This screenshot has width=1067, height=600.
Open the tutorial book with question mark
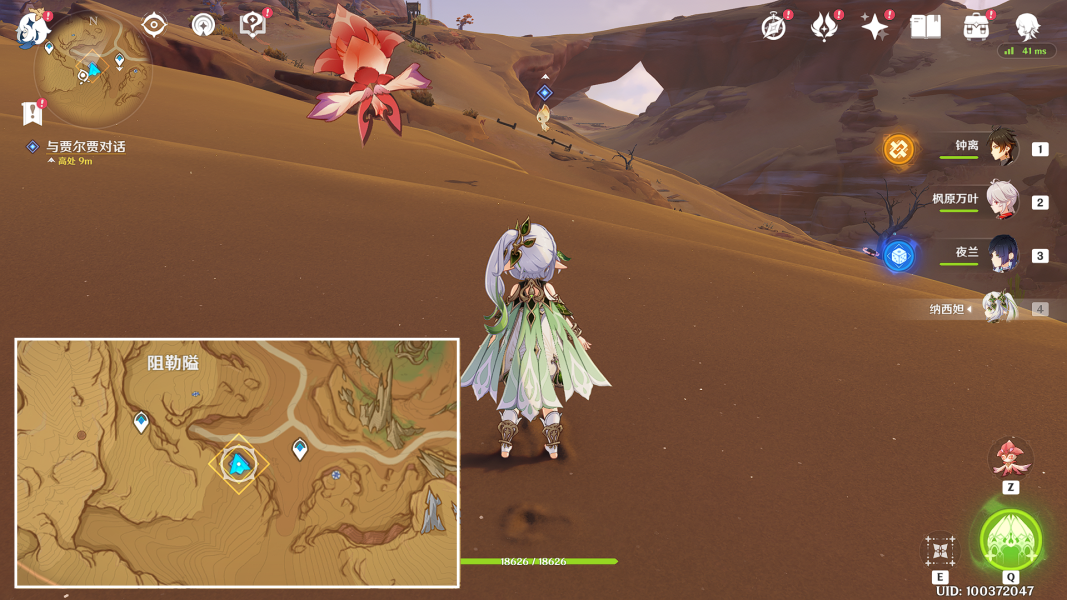[253, 25]
